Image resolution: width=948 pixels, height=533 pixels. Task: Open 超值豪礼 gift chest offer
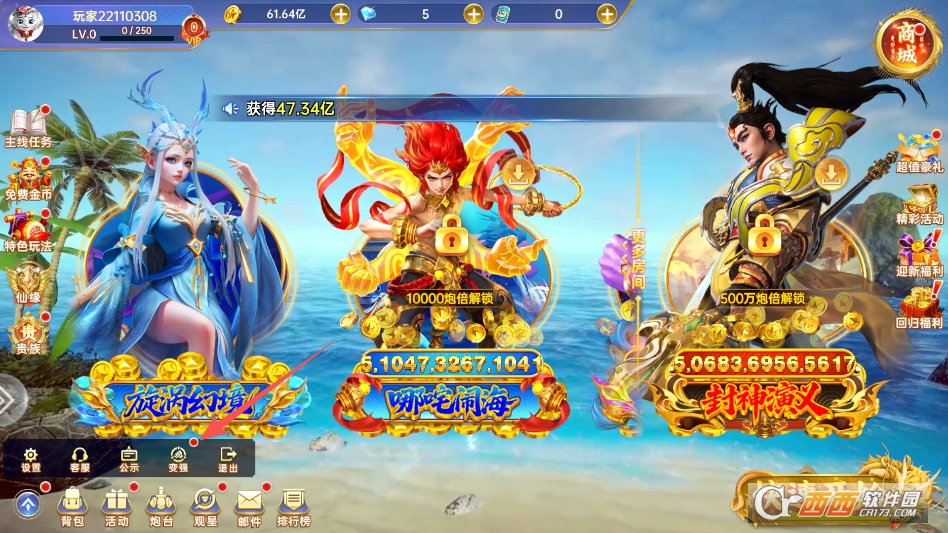pos(919,152)
